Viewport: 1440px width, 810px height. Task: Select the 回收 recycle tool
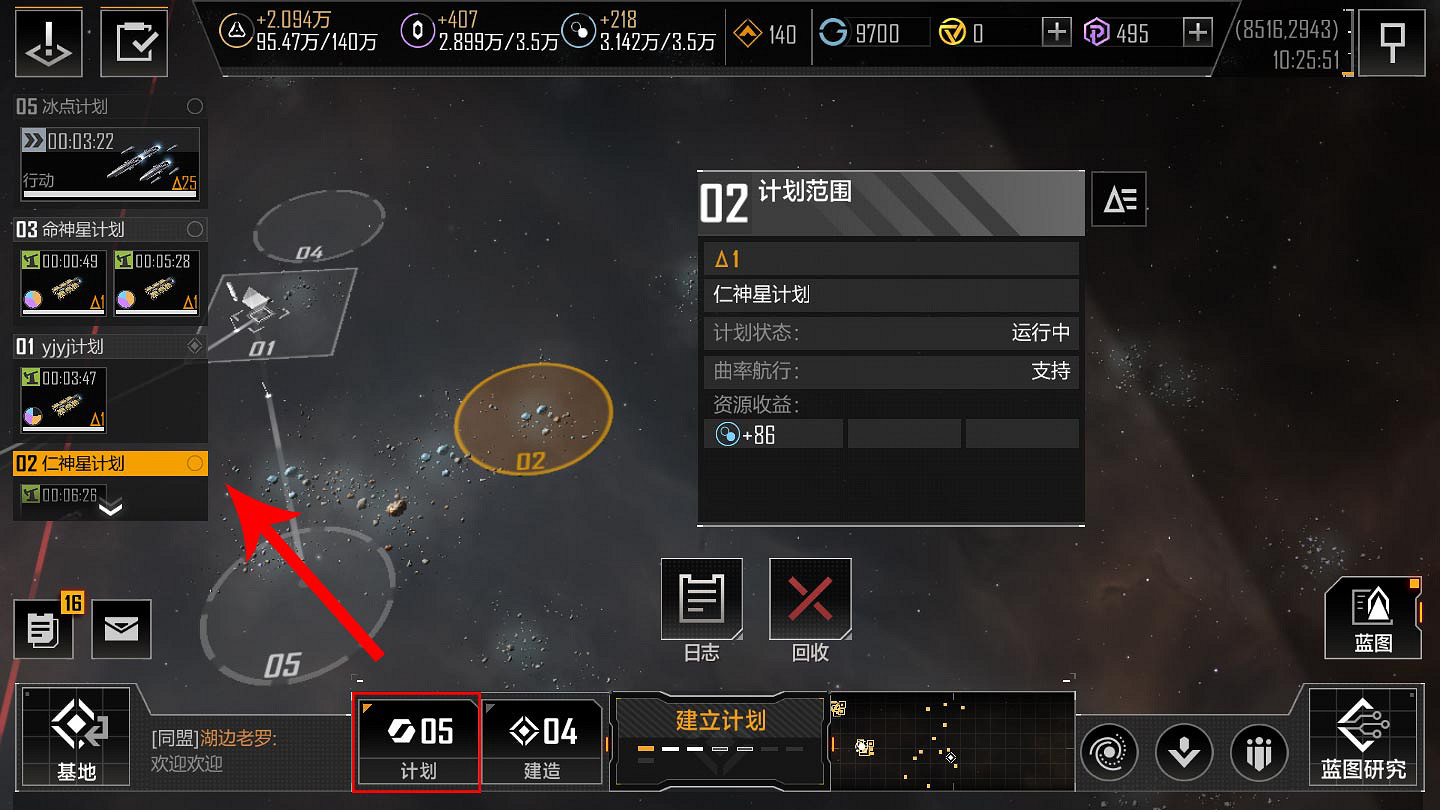coord(809,600)
